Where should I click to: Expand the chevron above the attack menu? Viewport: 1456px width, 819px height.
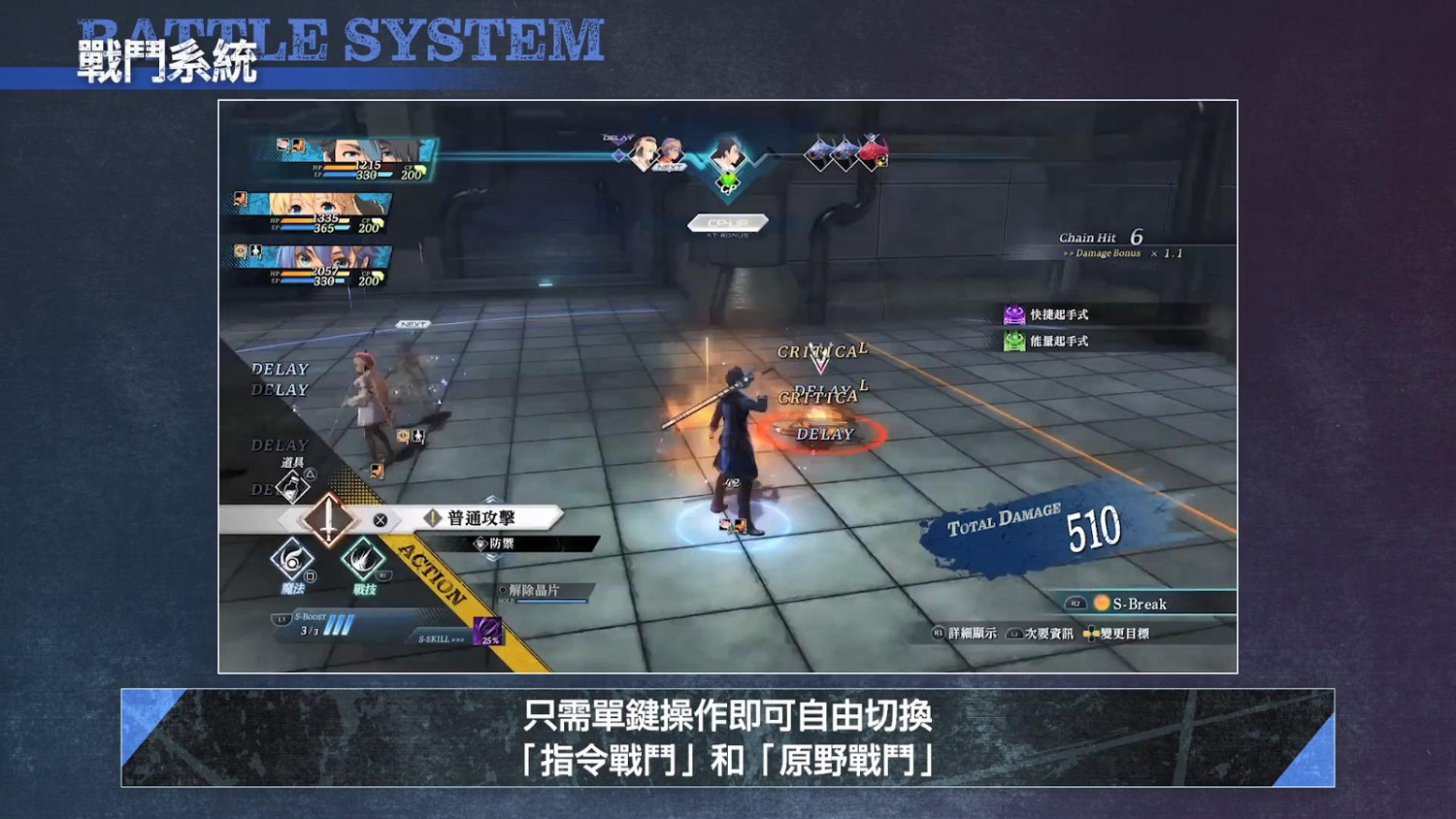click(x=492, y=499)
